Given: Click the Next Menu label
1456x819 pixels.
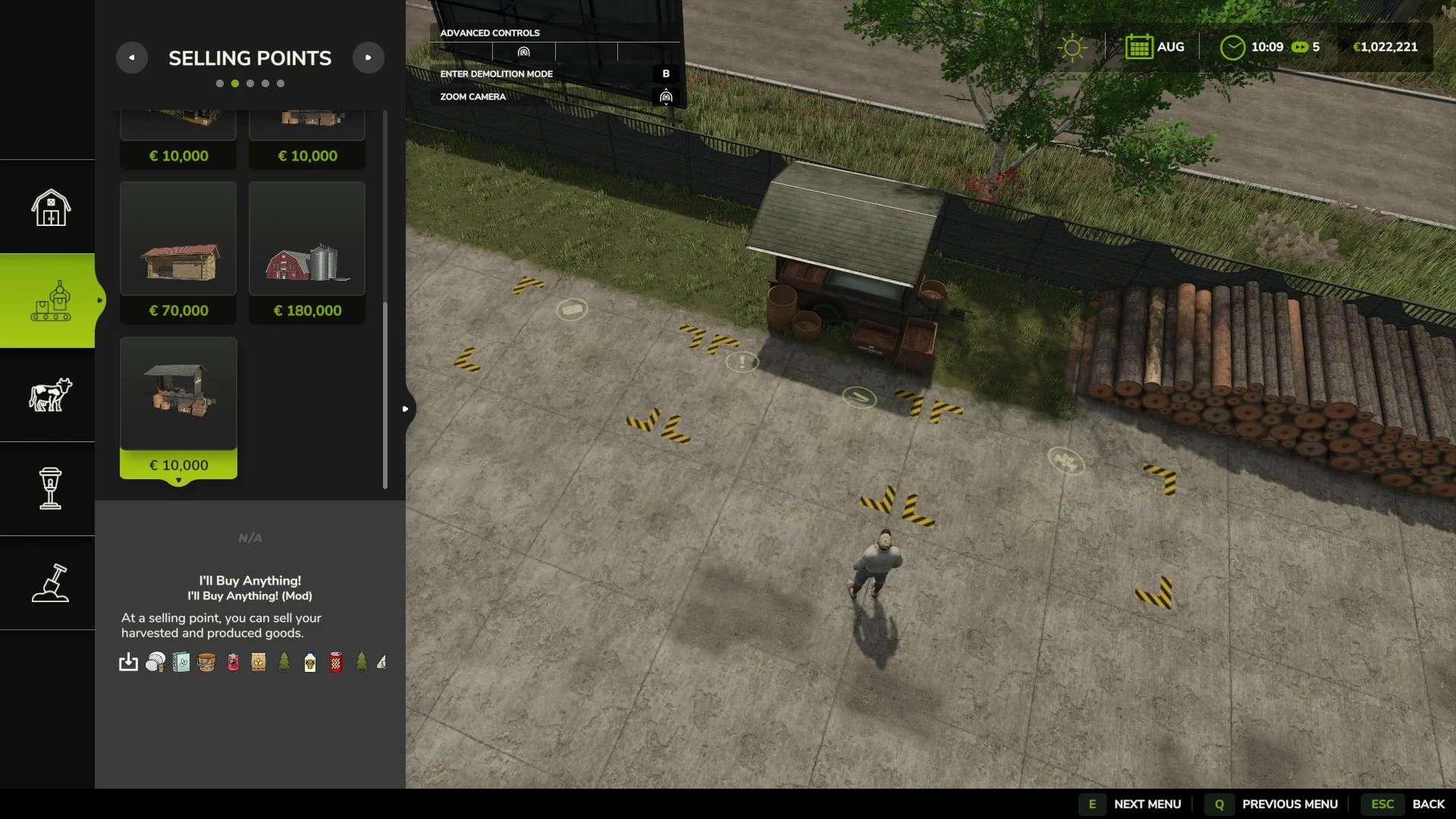Looking at the screenshot, I should coord(1147,804).
